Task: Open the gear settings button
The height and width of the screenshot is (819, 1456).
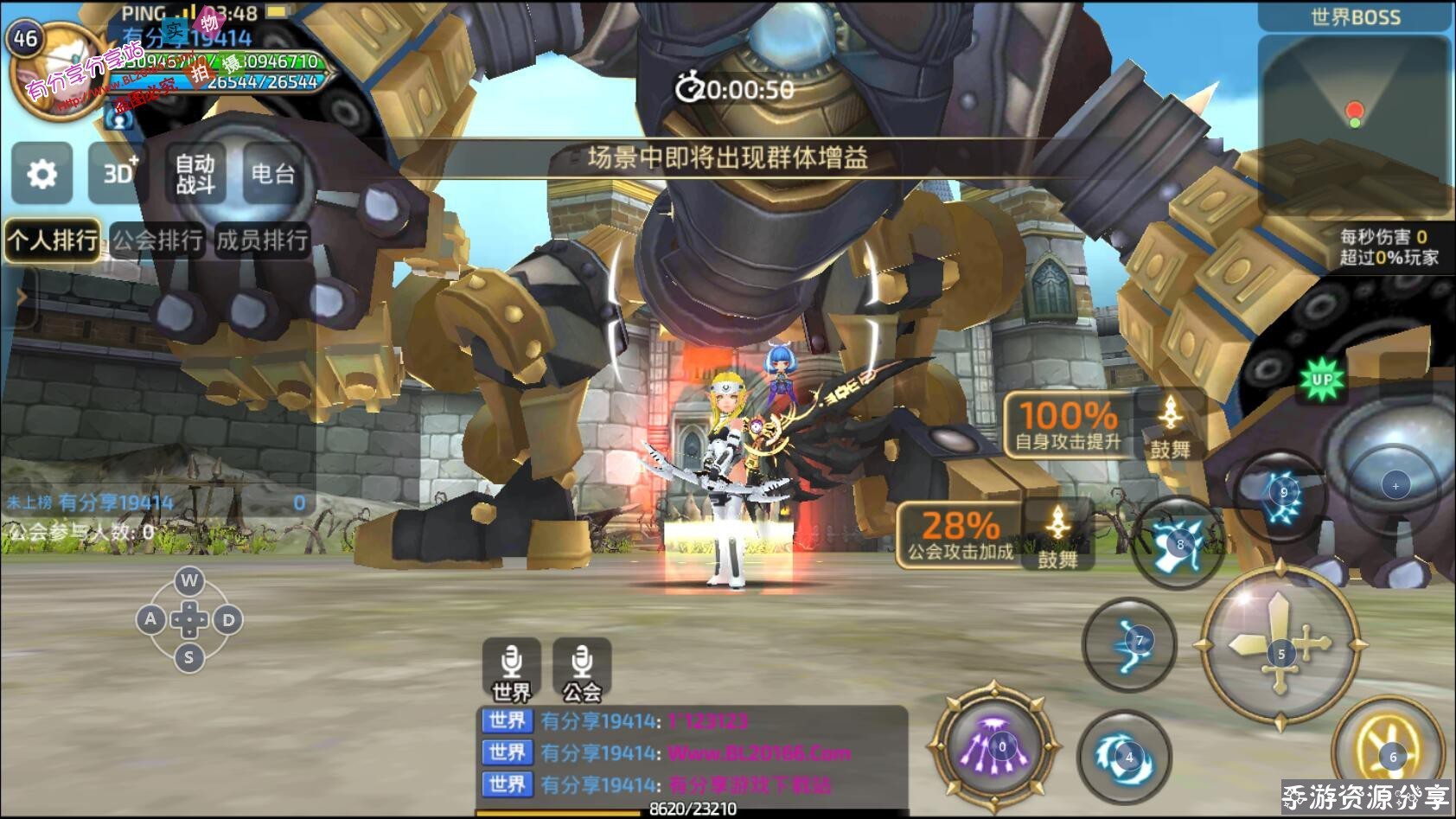Action: [x=42, y=174]
